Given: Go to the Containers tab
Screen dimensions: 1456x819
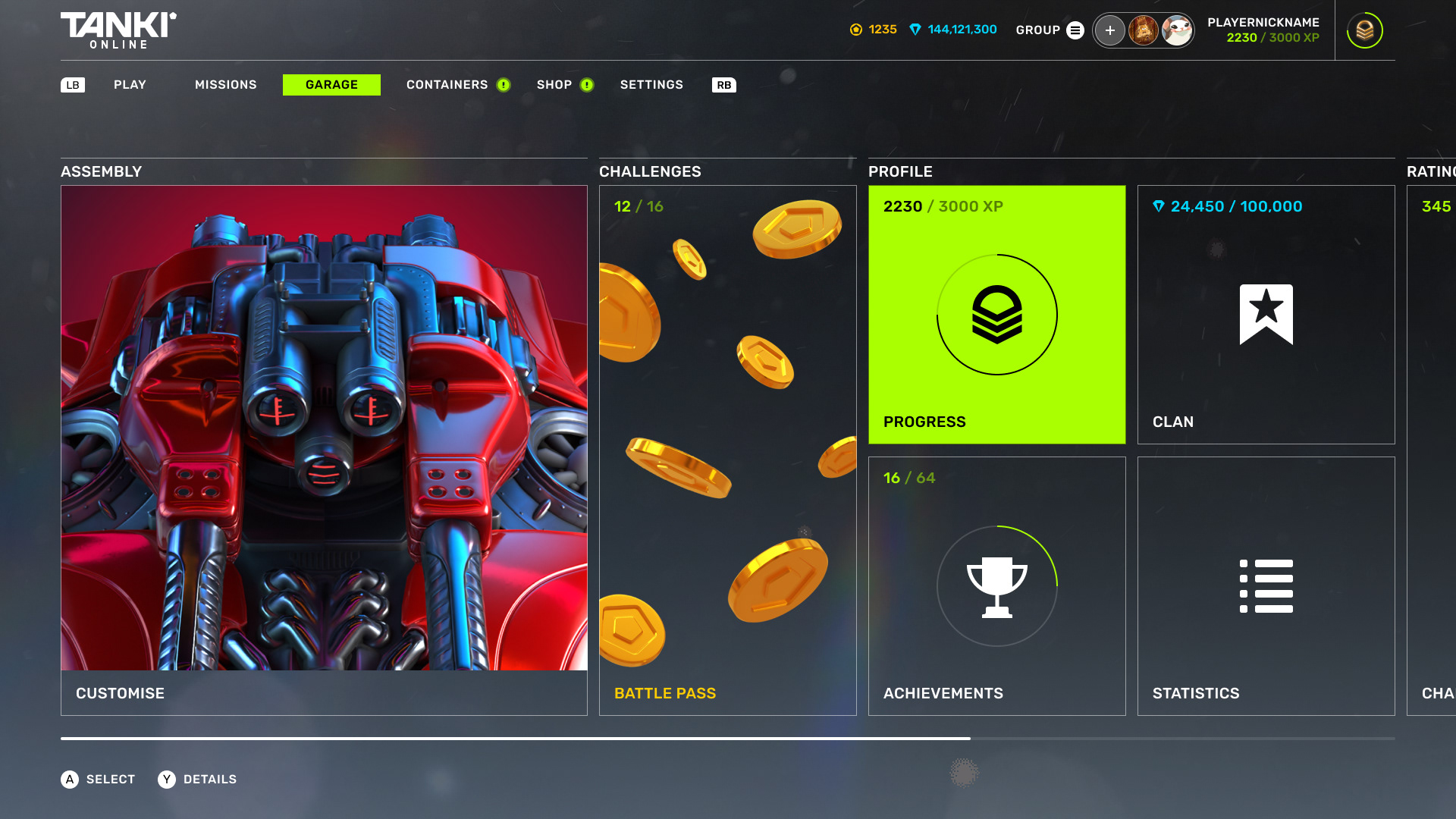Looking at the screenshot, I should tap(447, 85).
